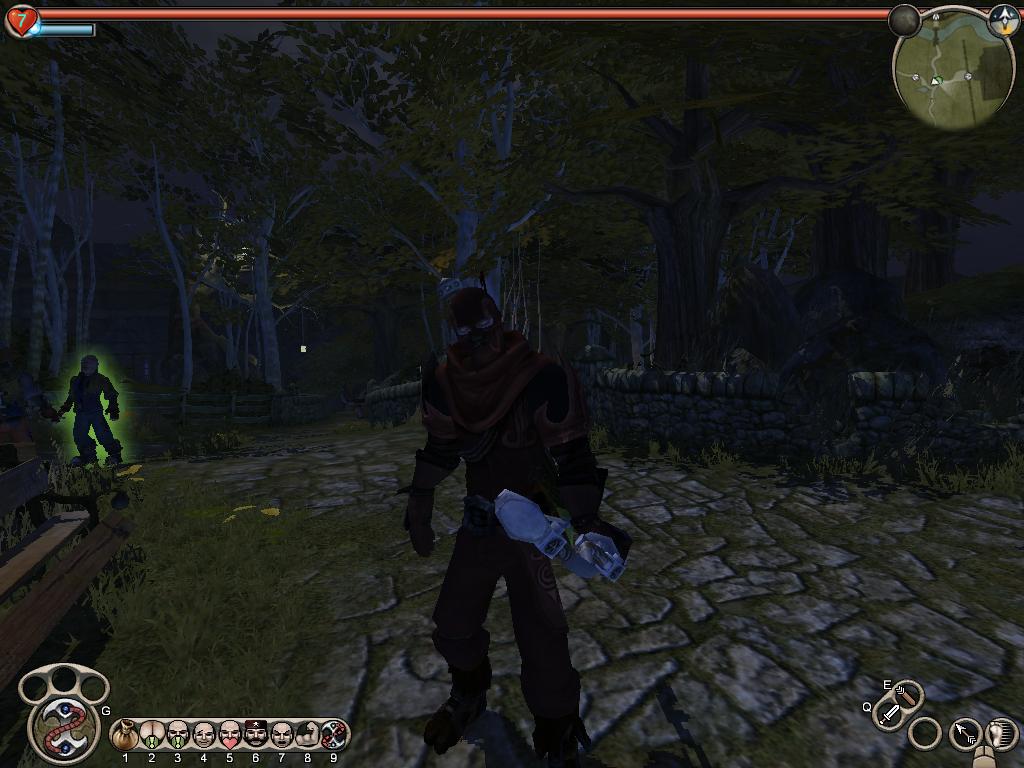
Task: Choose the laughing face expression in slot 4
Action: click(204, 735)
